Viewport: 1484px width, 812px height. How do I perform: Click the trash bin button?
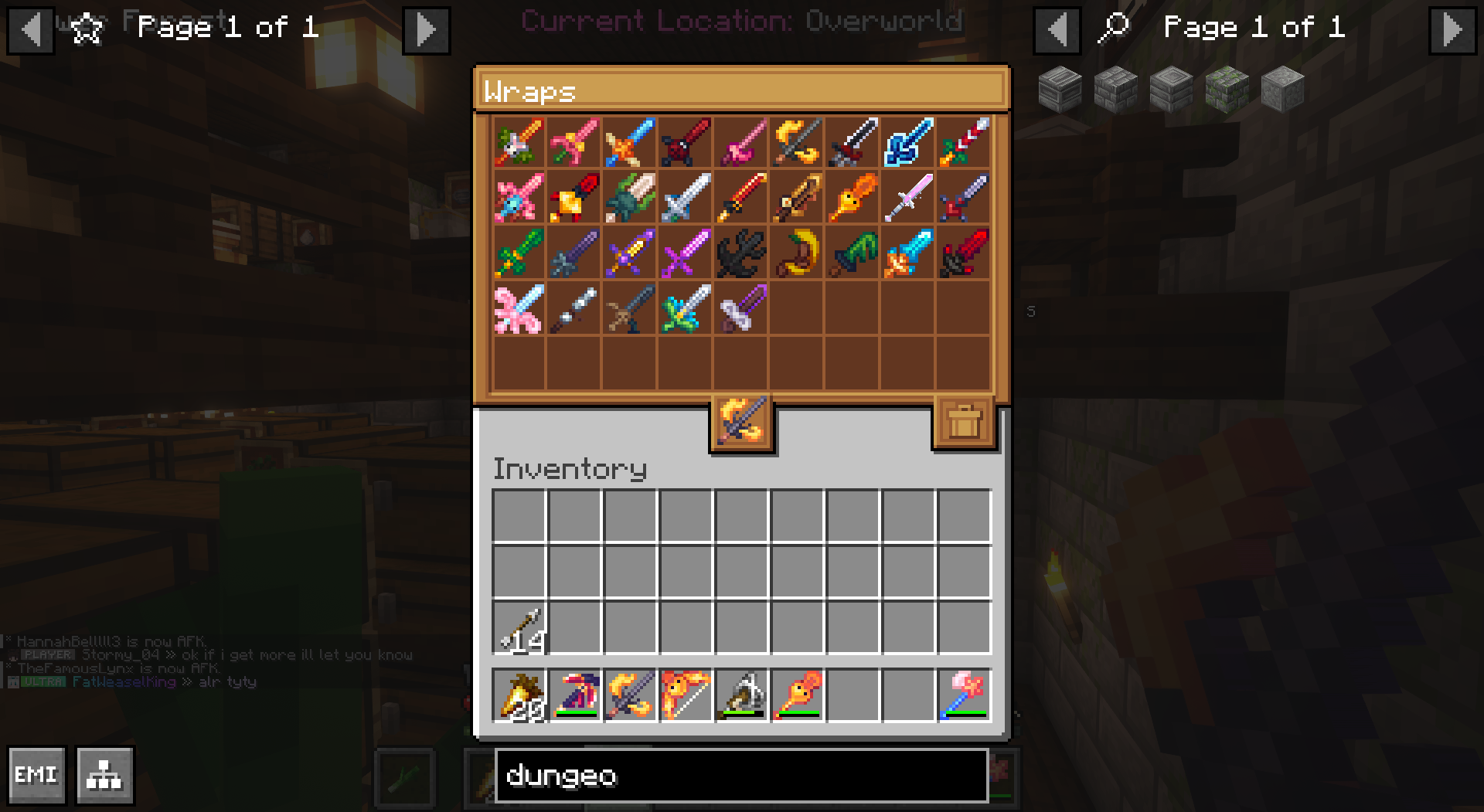(965, 422)
